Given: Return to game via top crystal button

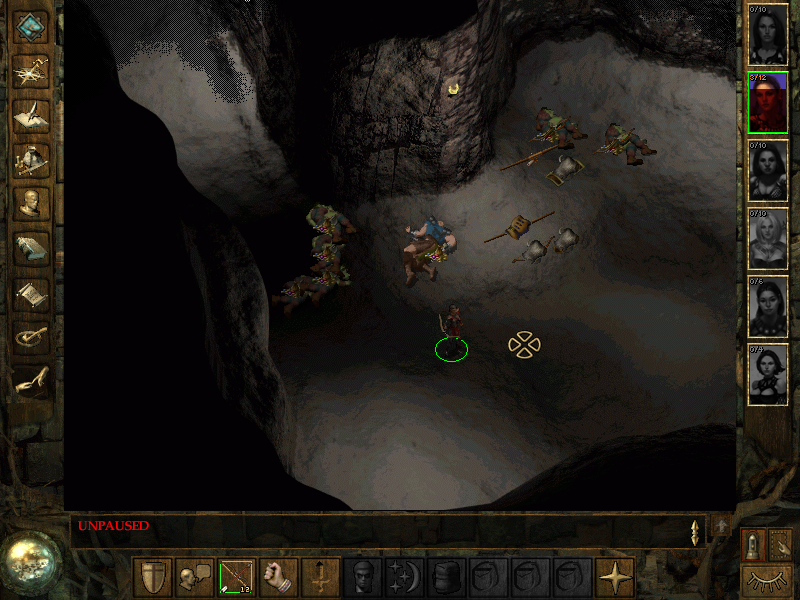Looking at the screenshot, I should point(32,27).
